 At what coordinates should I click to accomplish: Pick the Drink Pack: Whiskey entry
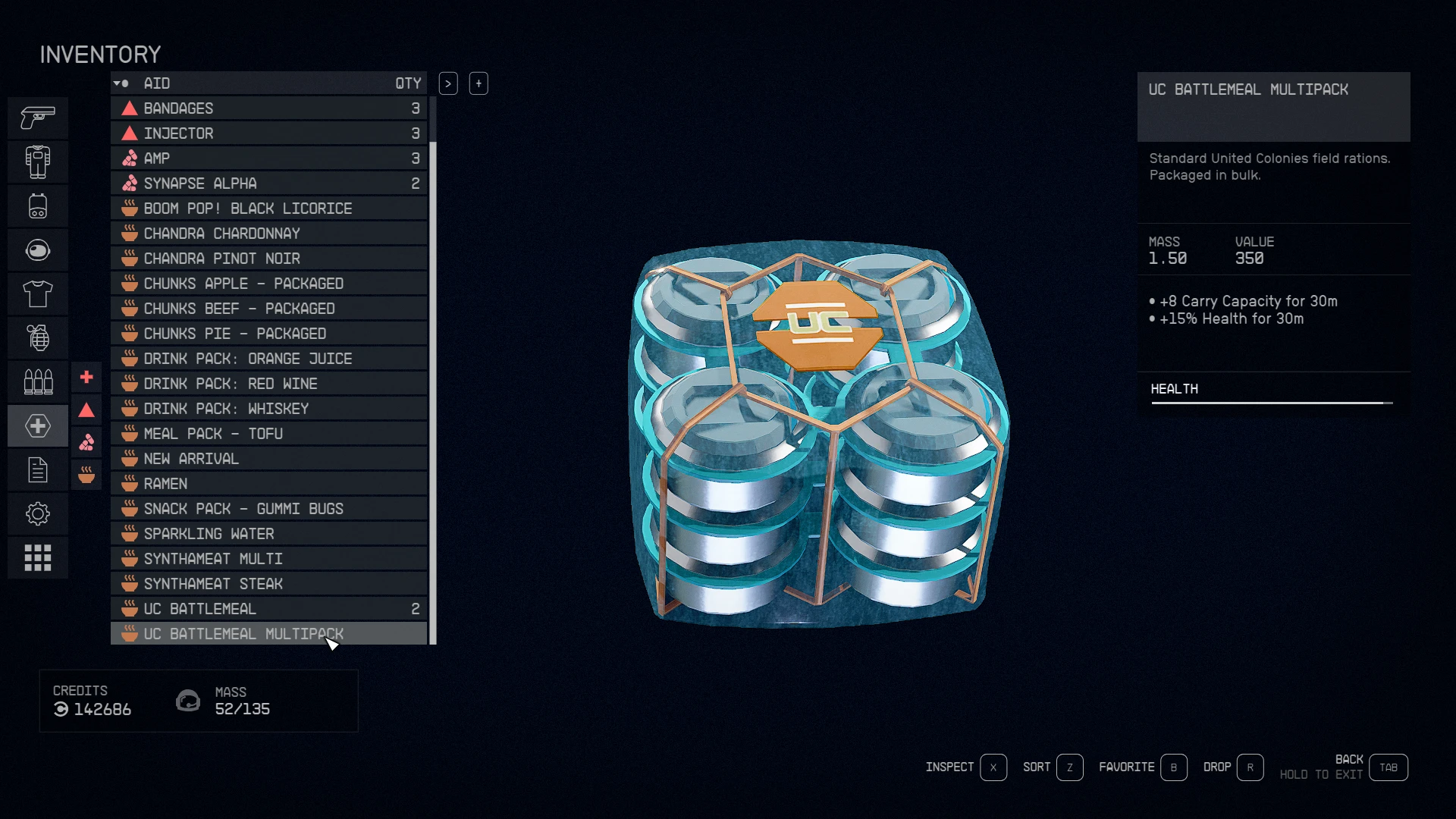[x=269, y=409]
